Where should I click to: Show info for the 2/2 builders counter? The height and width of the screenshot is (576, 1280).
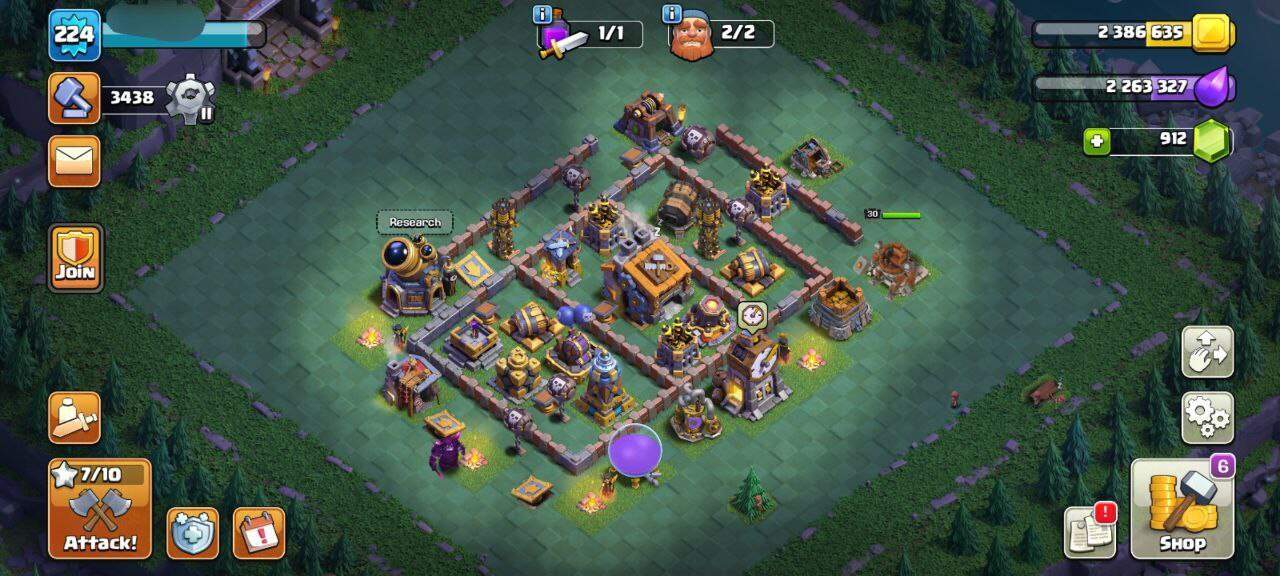[x=672, y=15]
